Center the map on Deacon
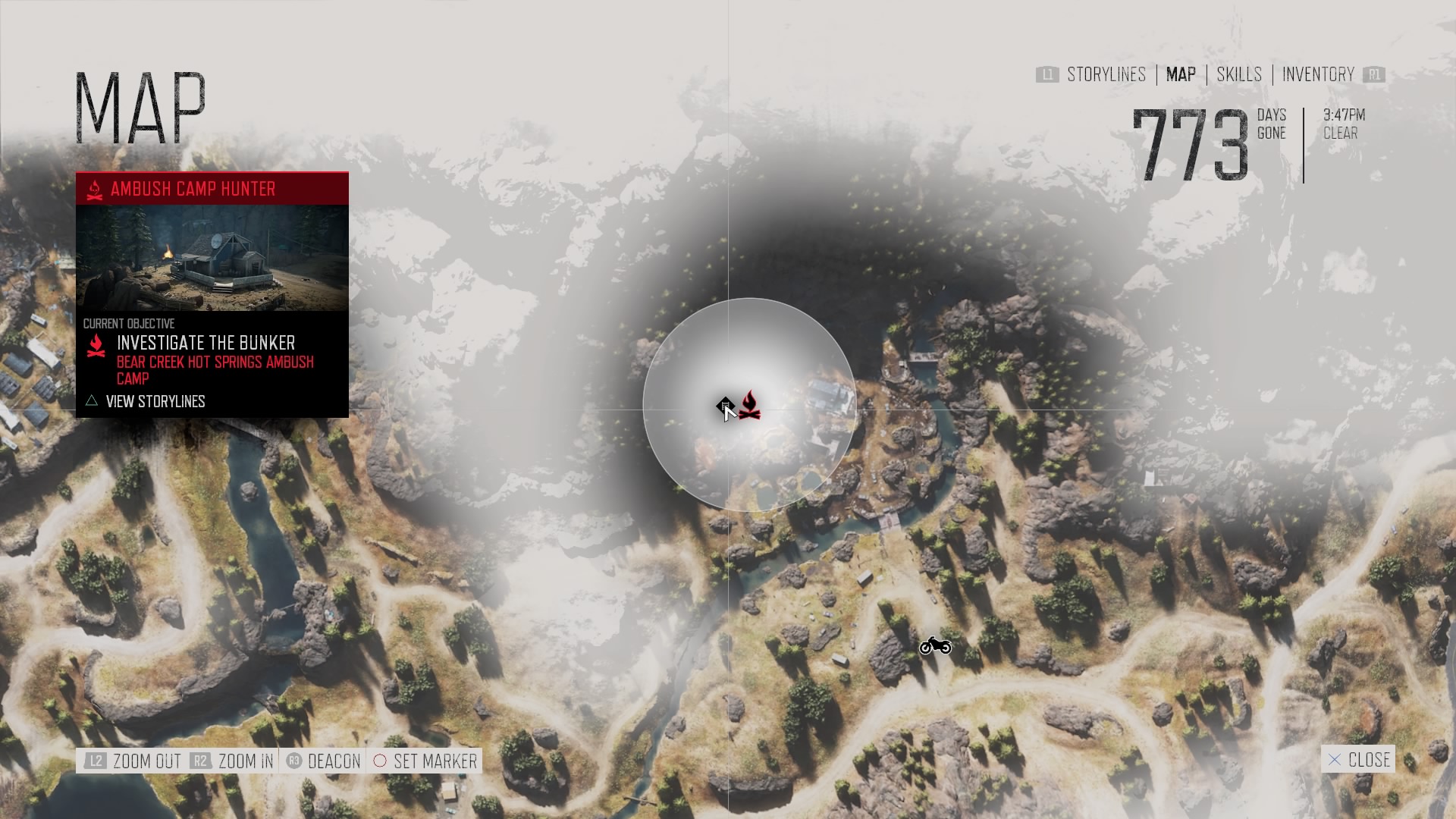 pyautogui.click(x=324, y=761)
